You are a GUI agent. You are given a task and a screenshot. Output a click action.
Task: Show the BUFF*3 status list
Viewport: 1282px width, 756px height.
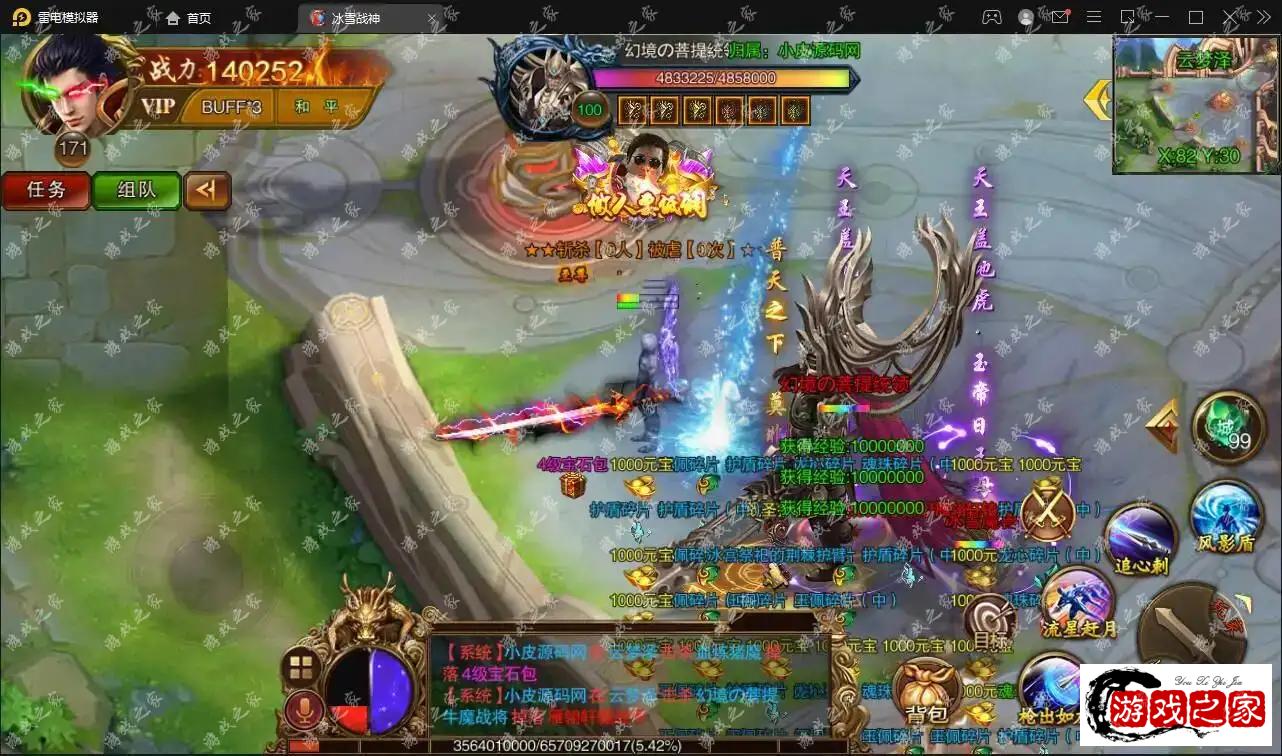coord(231,106)
